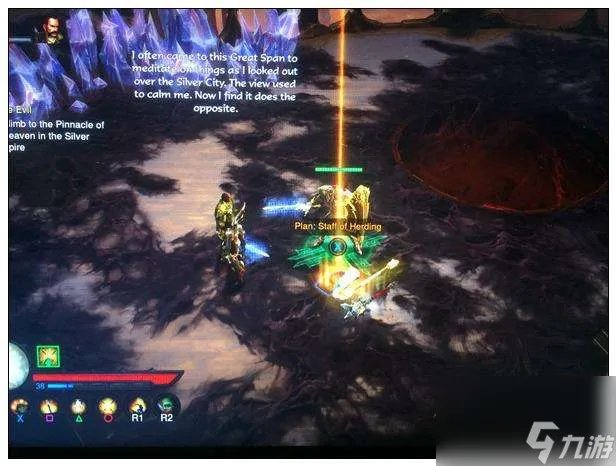Pick up the Plan: Staff of Herding label
The height and width of the screenshot is (466, 616).
(337, 227)
